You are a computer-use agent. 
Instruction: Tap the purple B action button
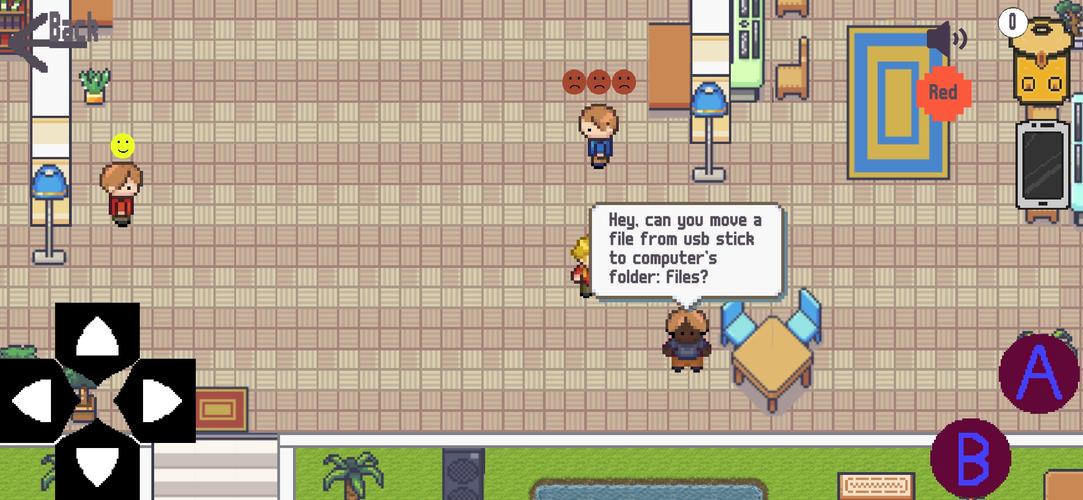click(971, 459)
